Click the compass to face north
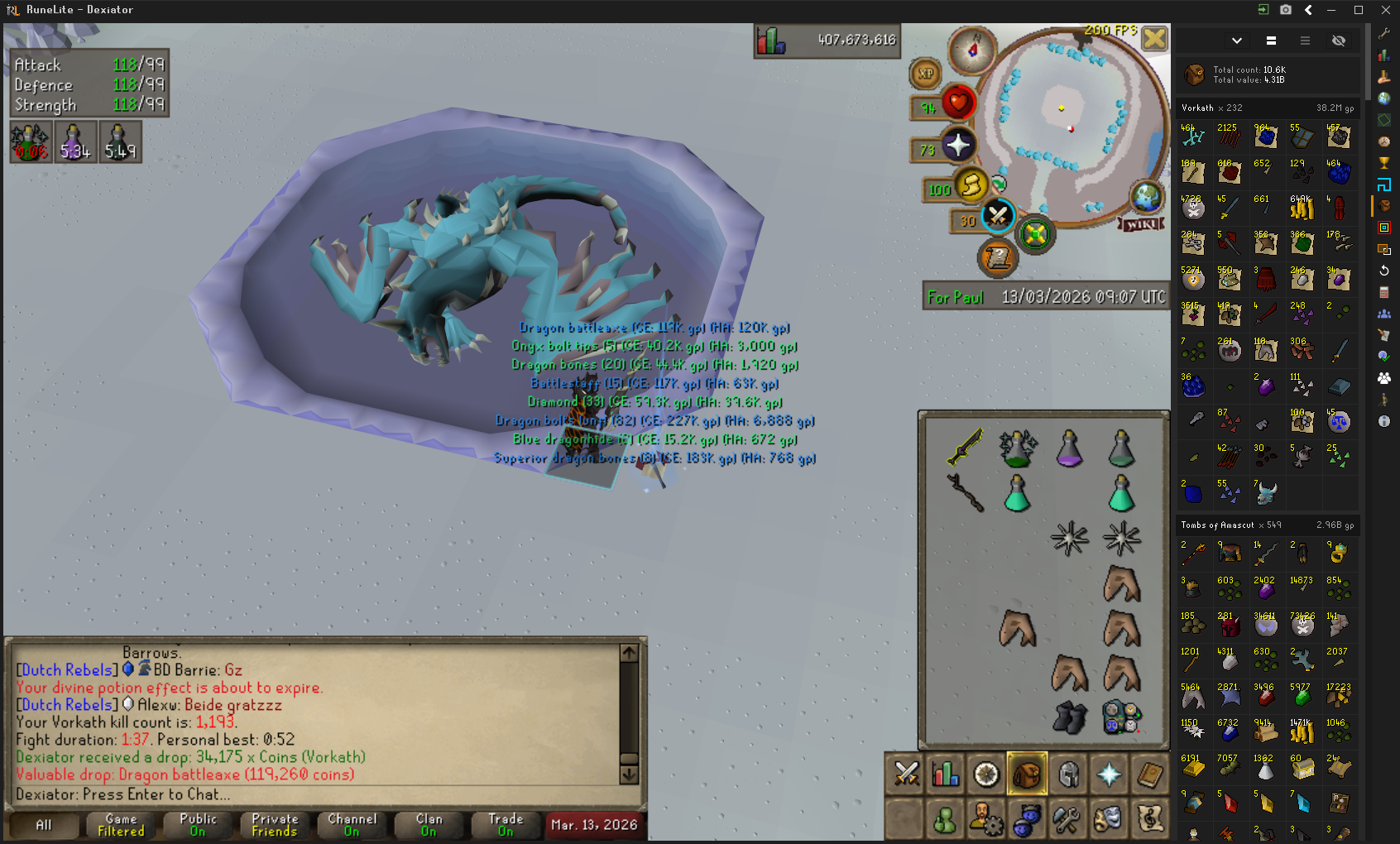1400x844 pixels. point(972,50)
